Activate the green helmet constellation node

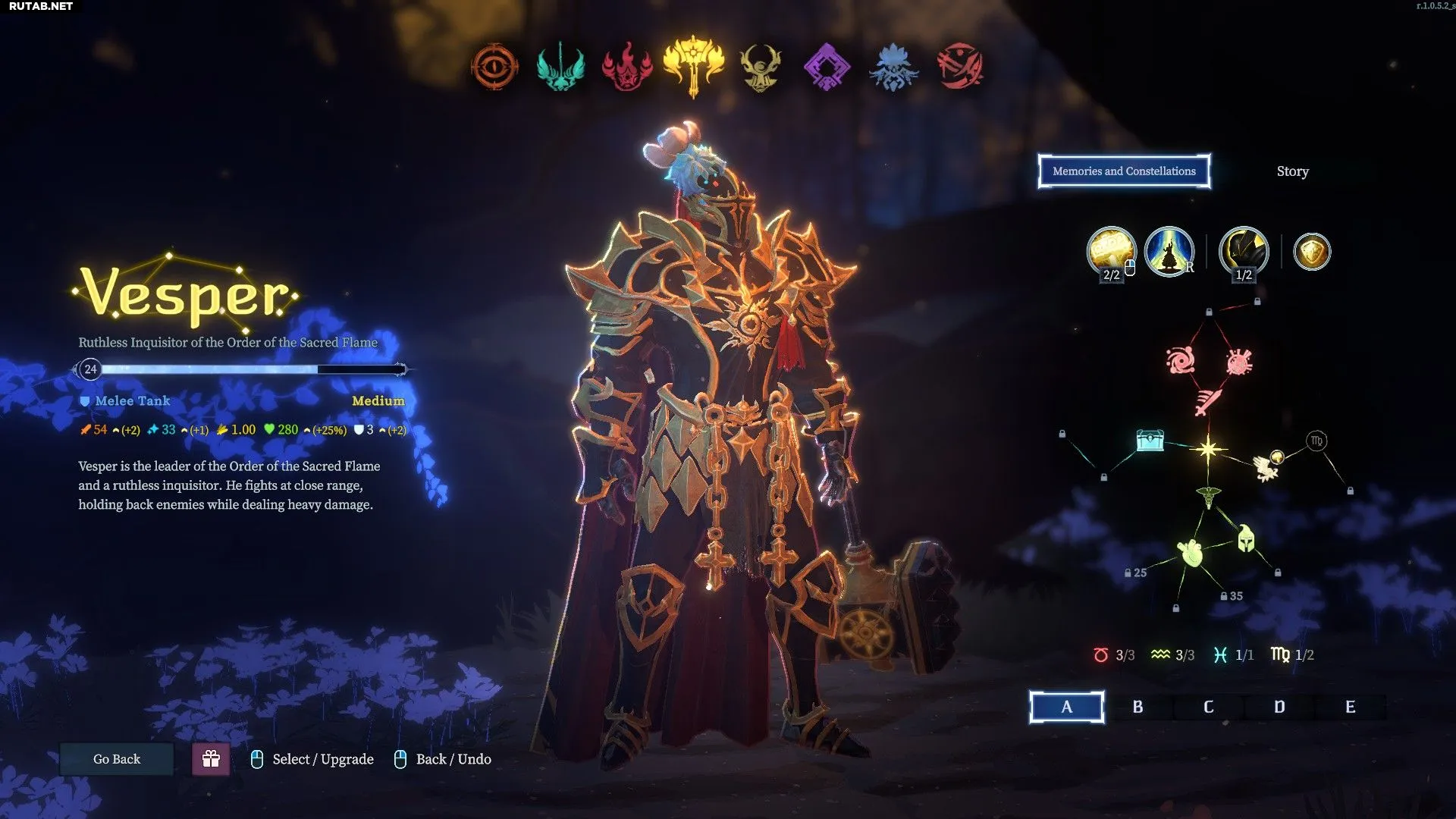1246,539
